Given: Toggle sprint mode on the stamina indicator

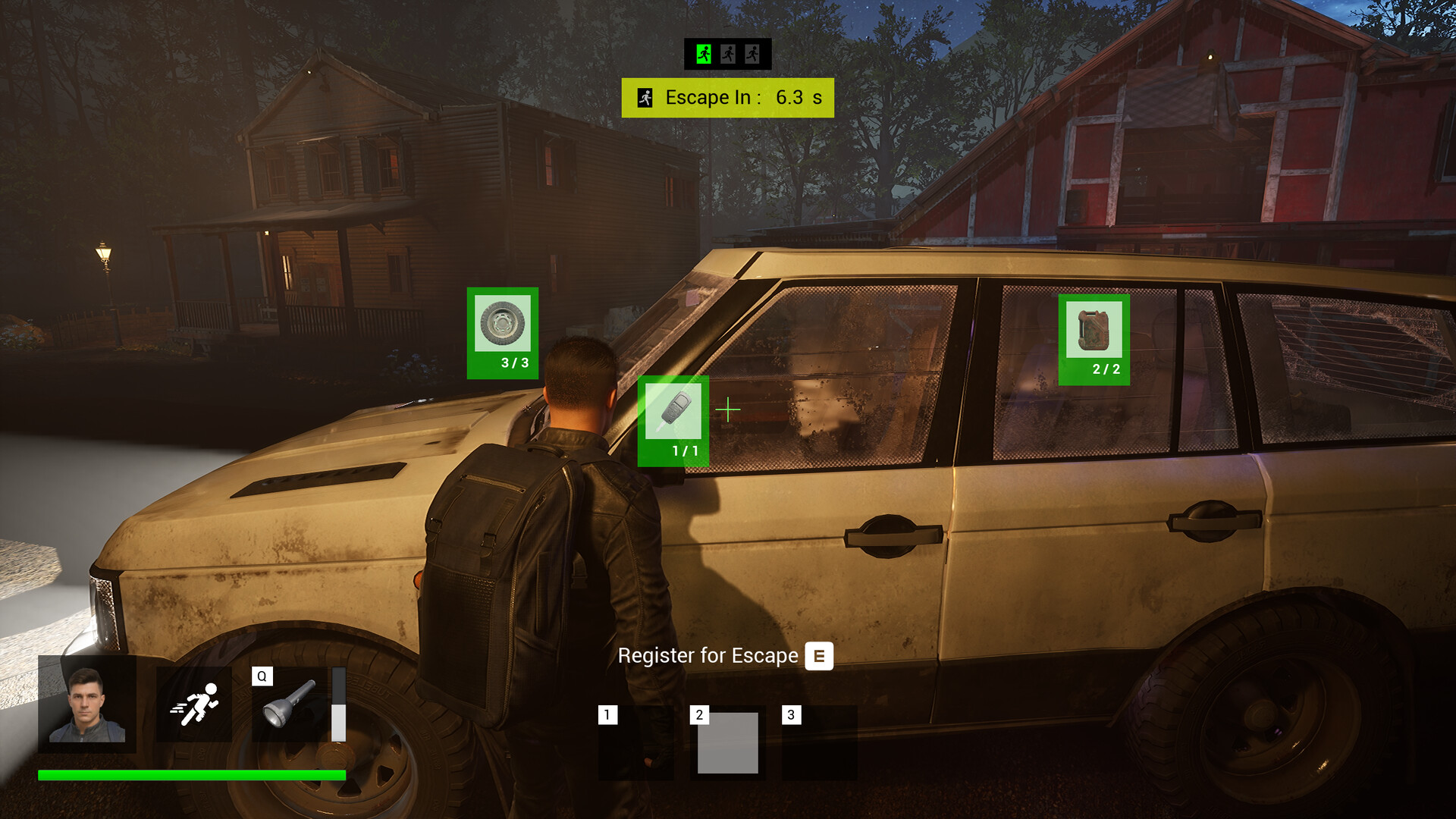Looking at the screenshot, I should [196, 704].
